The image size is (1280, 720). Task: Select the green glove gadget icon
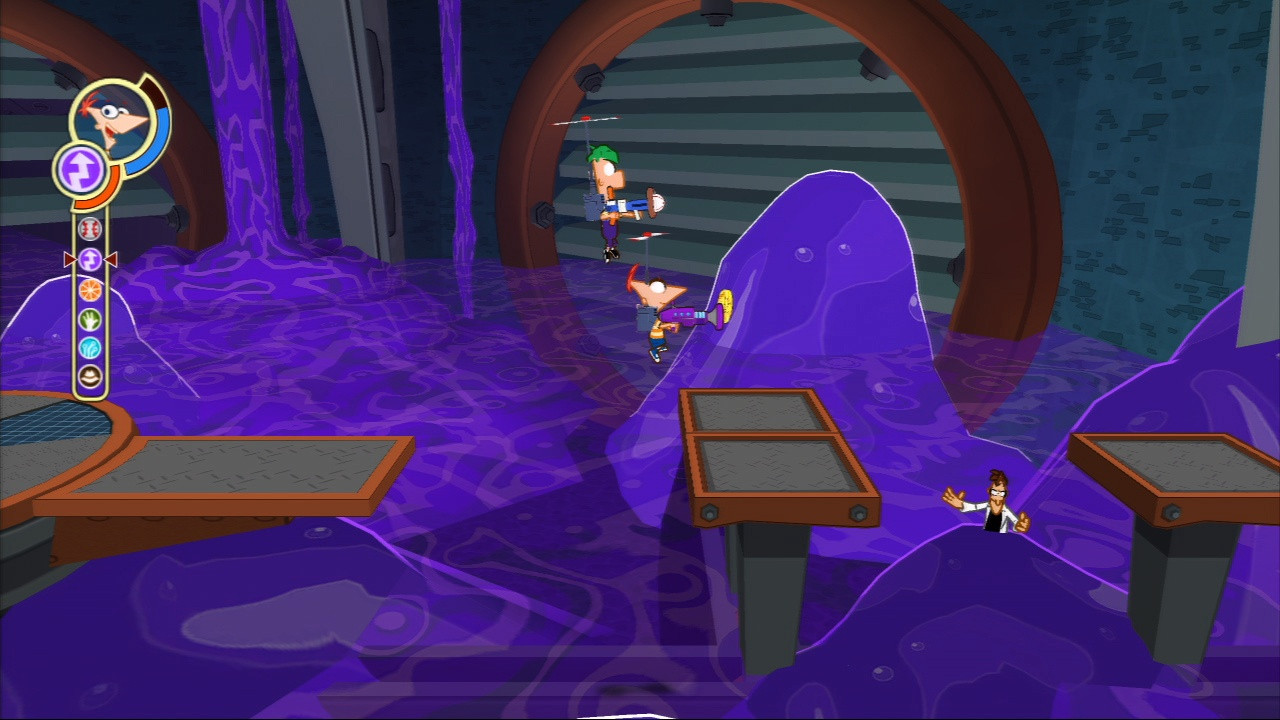pos(88,320)
